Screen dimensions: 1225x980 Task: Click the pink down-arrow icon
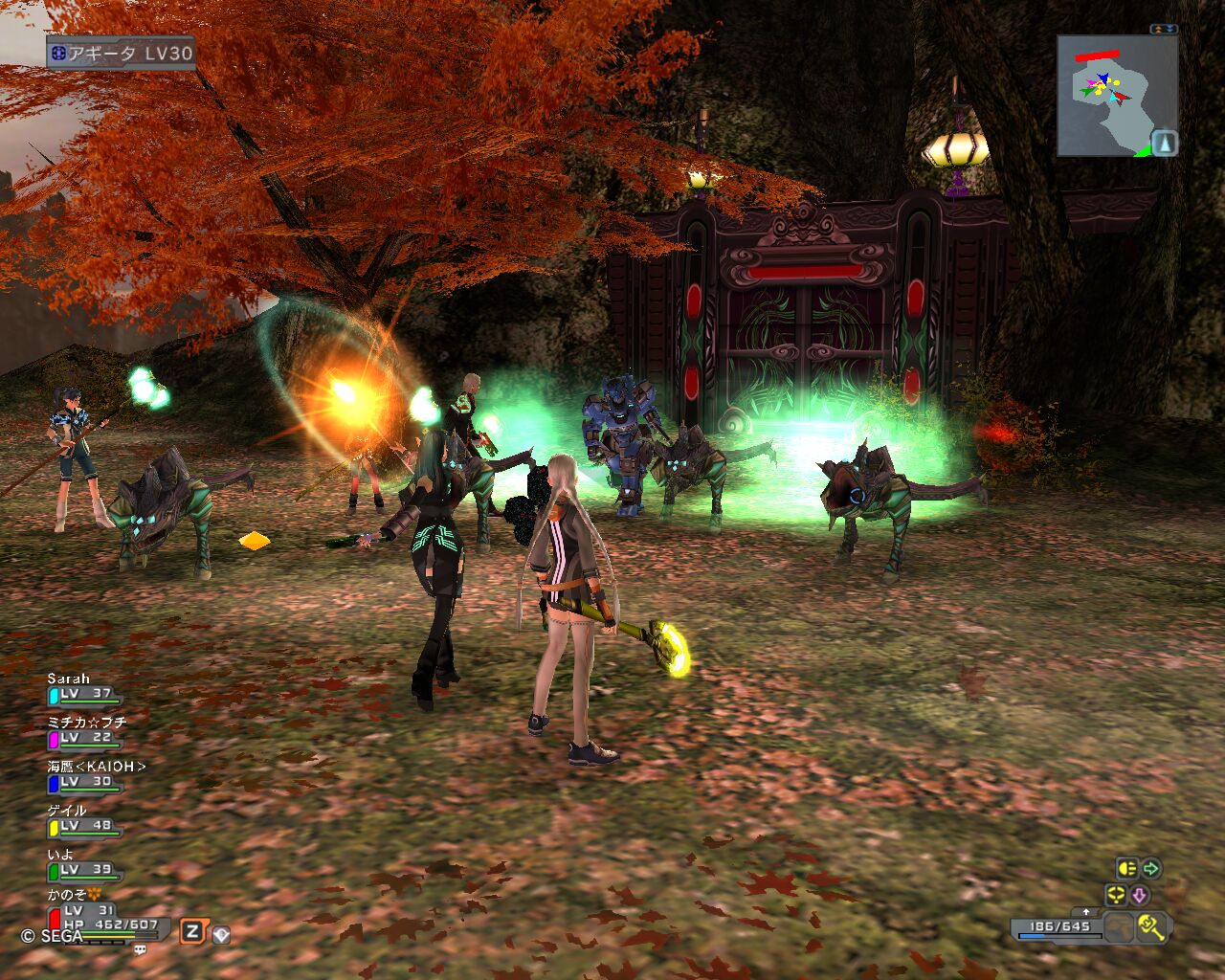[x=1140, y=896]
